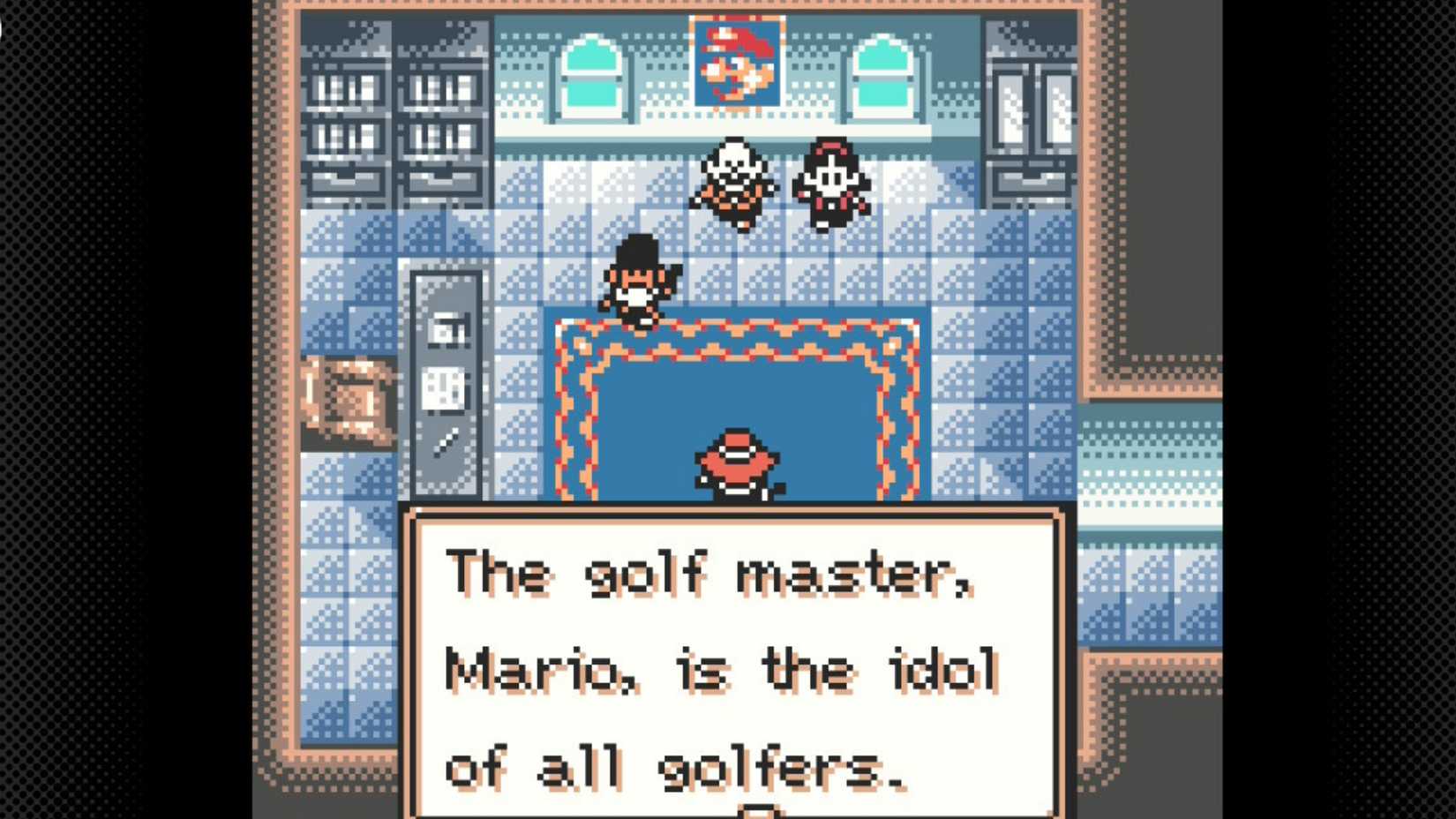
Task: Click the black-hatted golfer sprite
Action: click(x=640, y=278)
